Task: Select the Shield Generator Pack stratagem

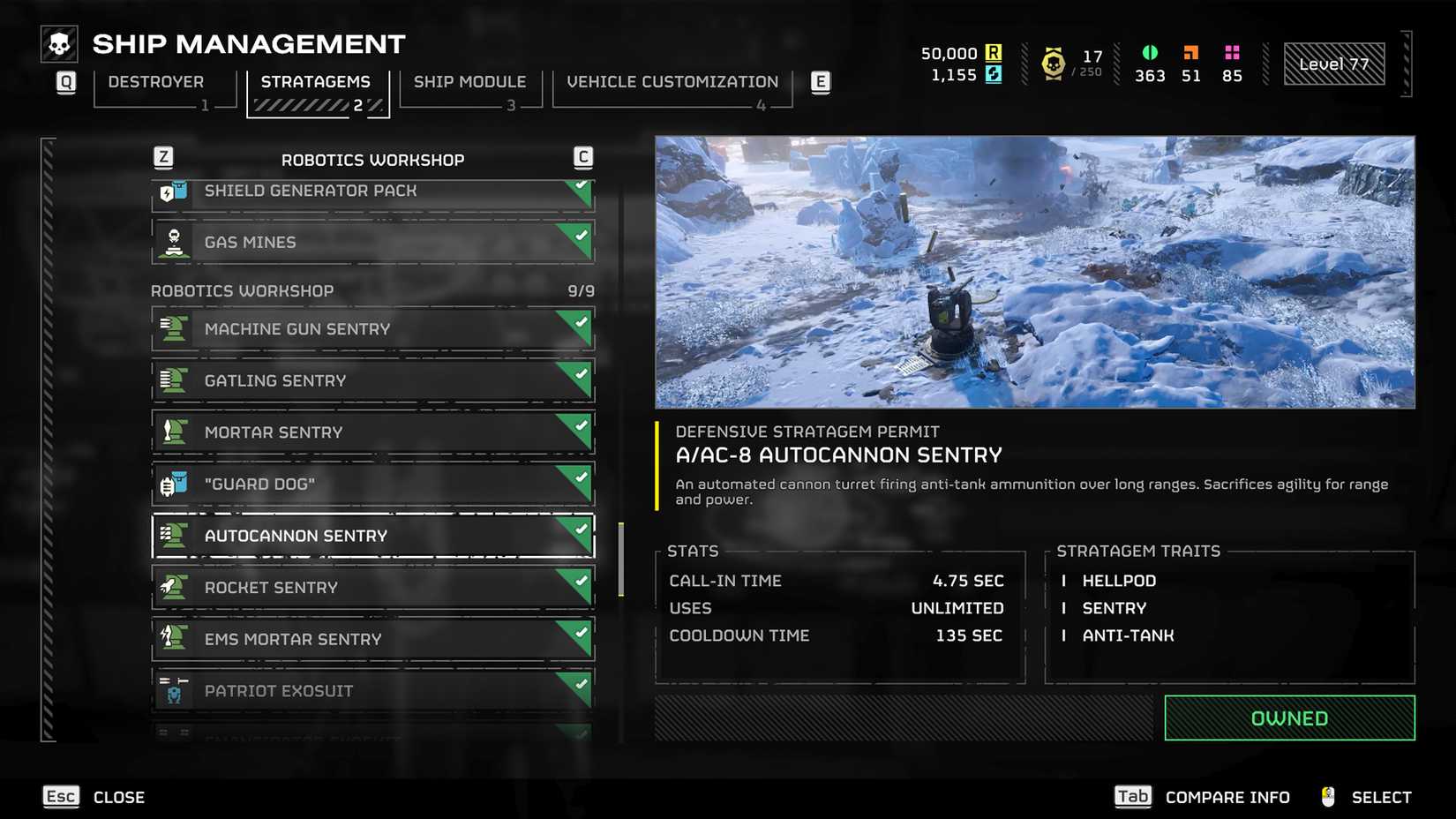Action: pos(372,193)
